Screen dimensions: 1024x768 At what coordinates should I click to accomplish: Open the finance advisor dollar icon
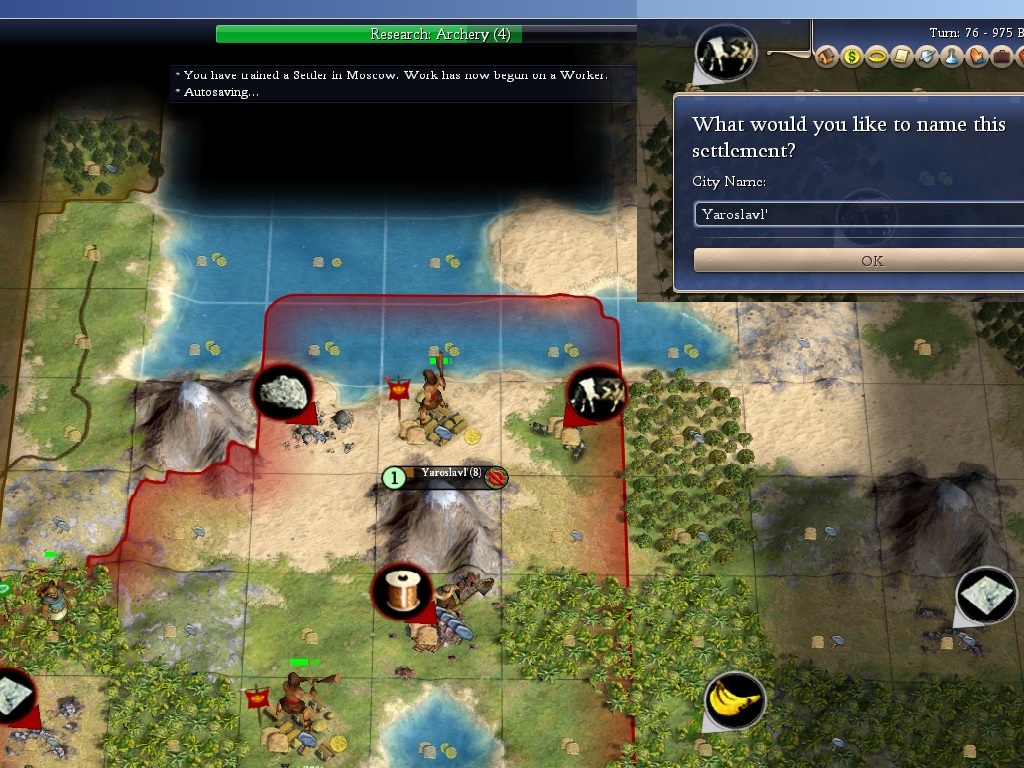[x=851, y=57]
